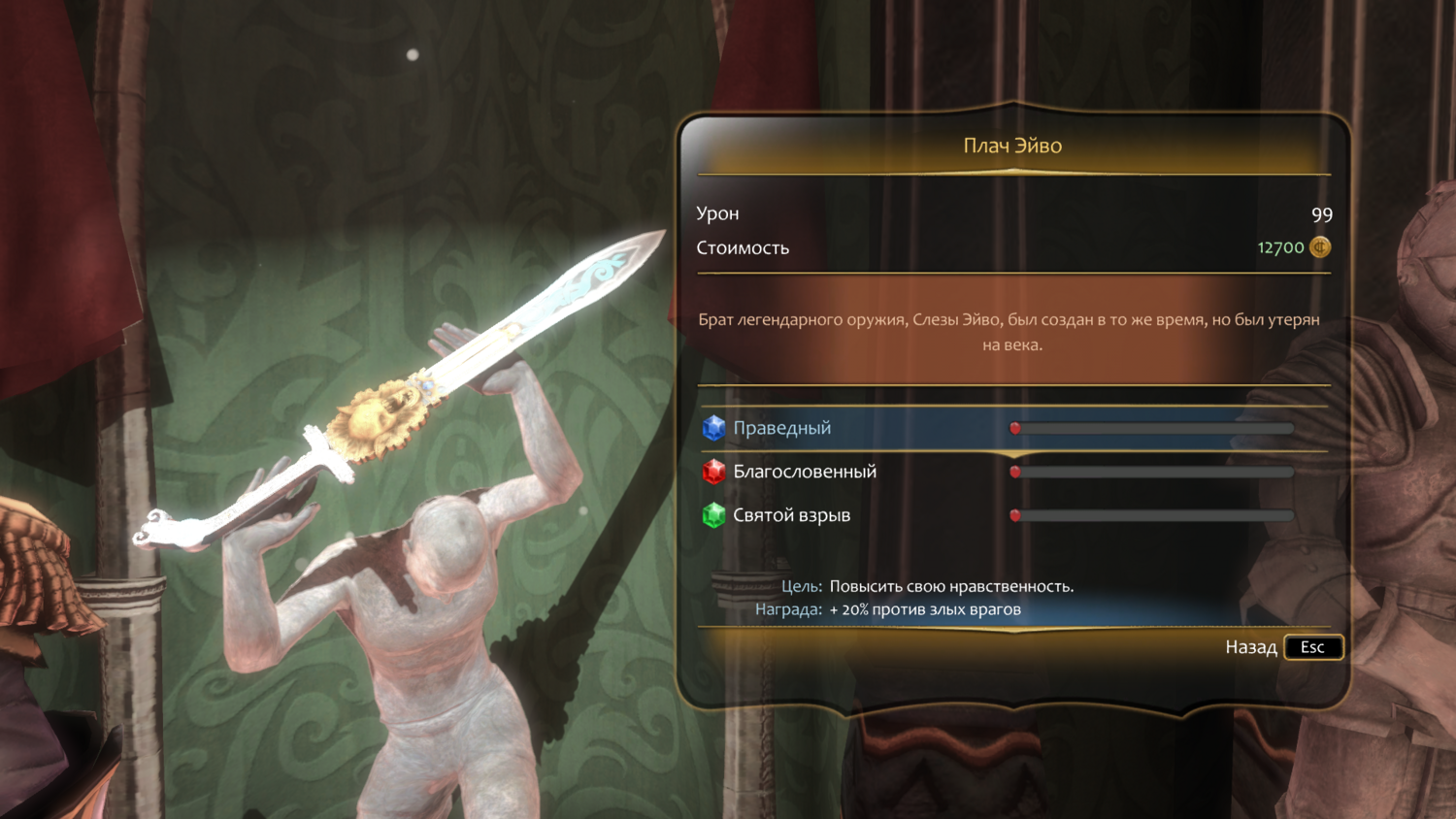The width and height of the screenshot is (1456, 819).
Task: Choose the Благословенный upgrade row
Action: point(805,472)
